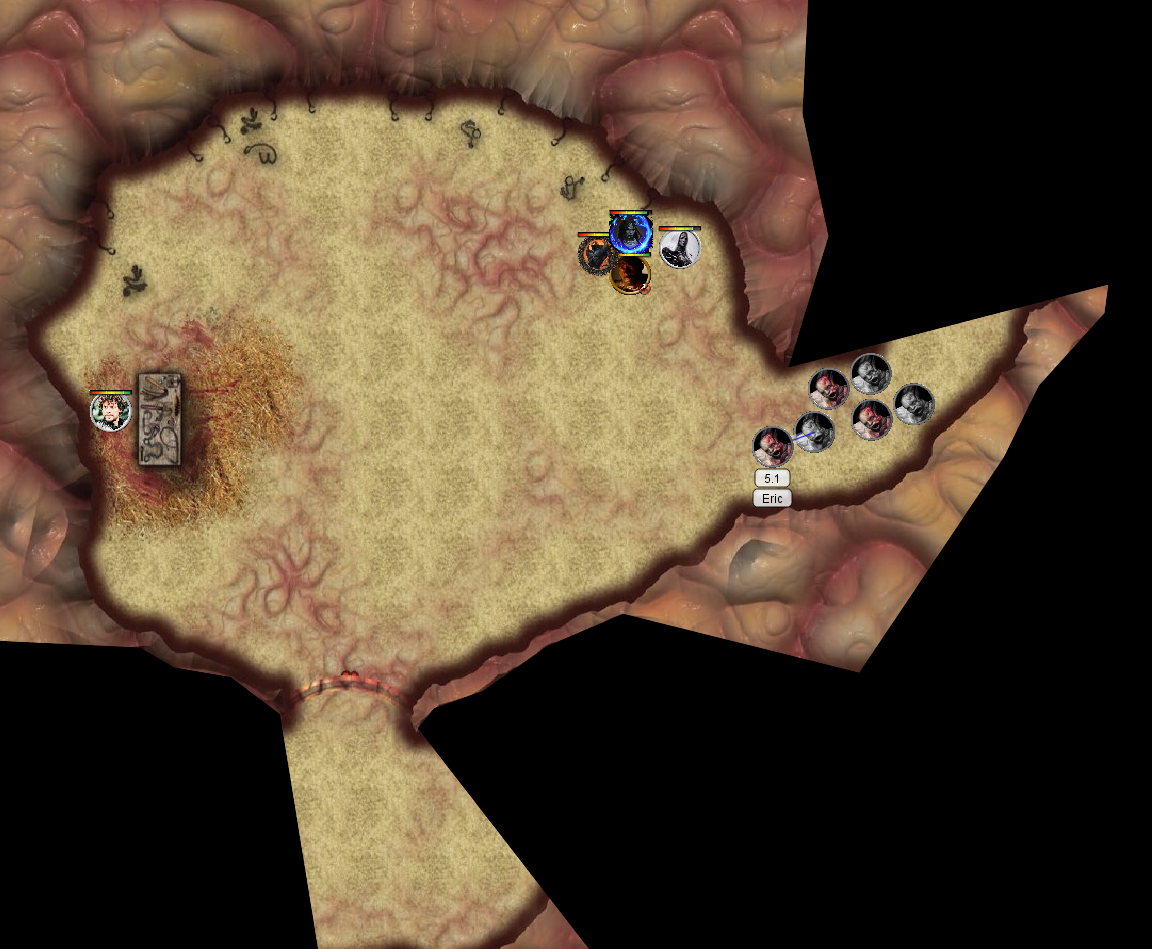Select the creature token above the Eric label
The height and width of the screenshot is (949, 1152).
[772, 446]
